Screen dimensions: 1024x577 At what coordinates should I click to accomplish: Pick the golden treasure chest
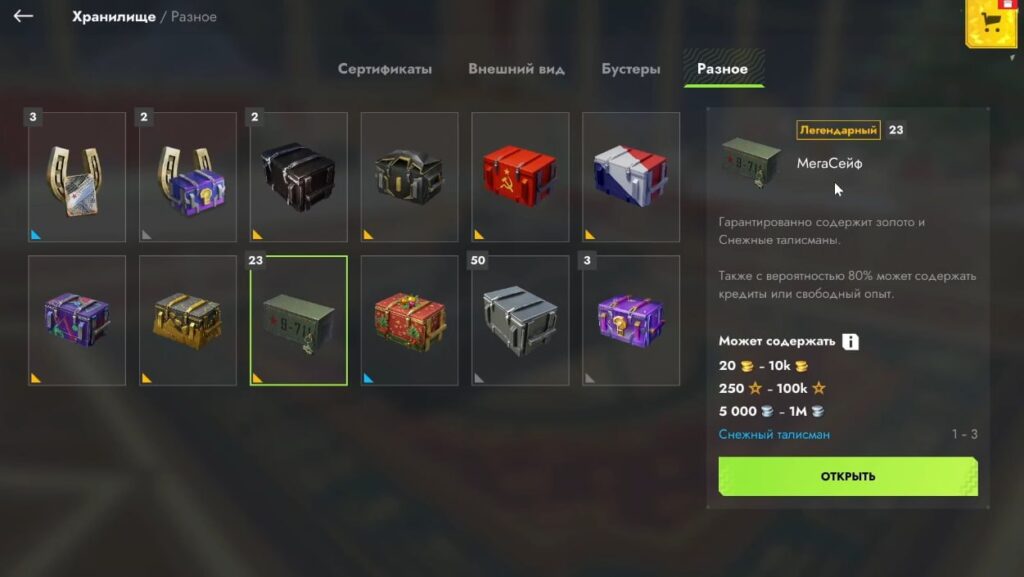point(188,320)
